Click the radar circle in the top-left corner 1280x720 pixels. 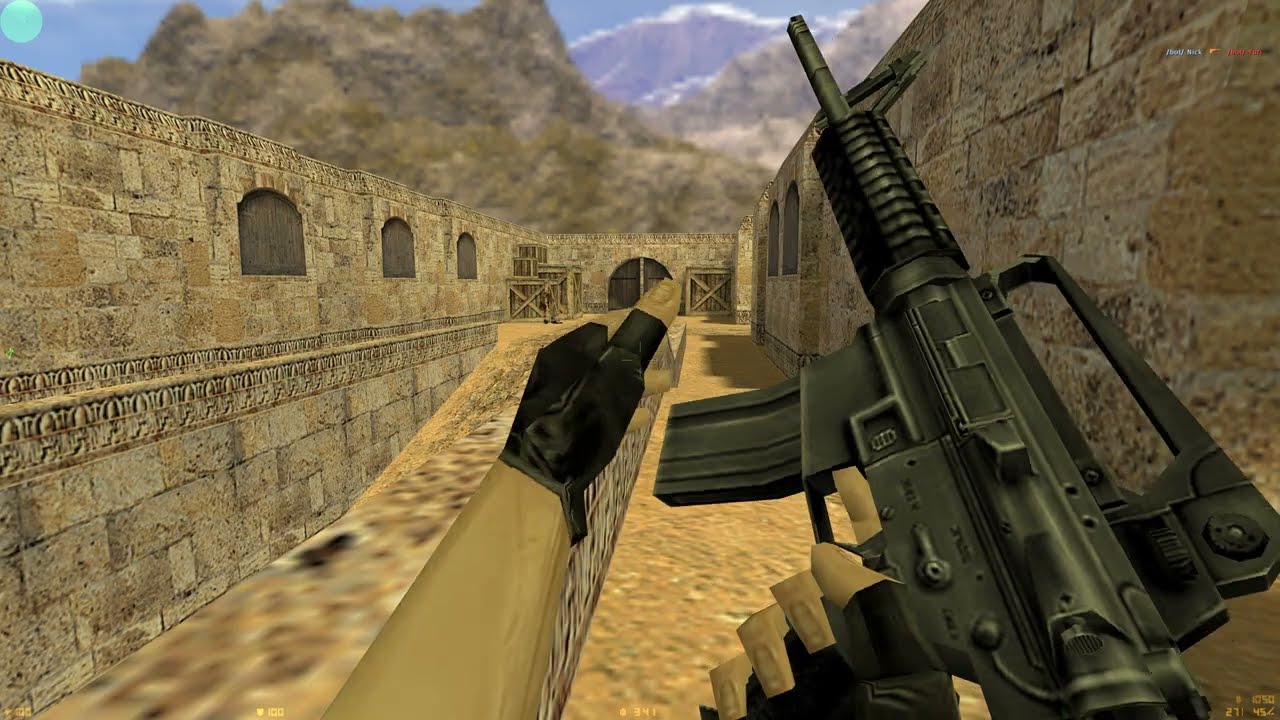pyautogui.click(x=21, y=21)
